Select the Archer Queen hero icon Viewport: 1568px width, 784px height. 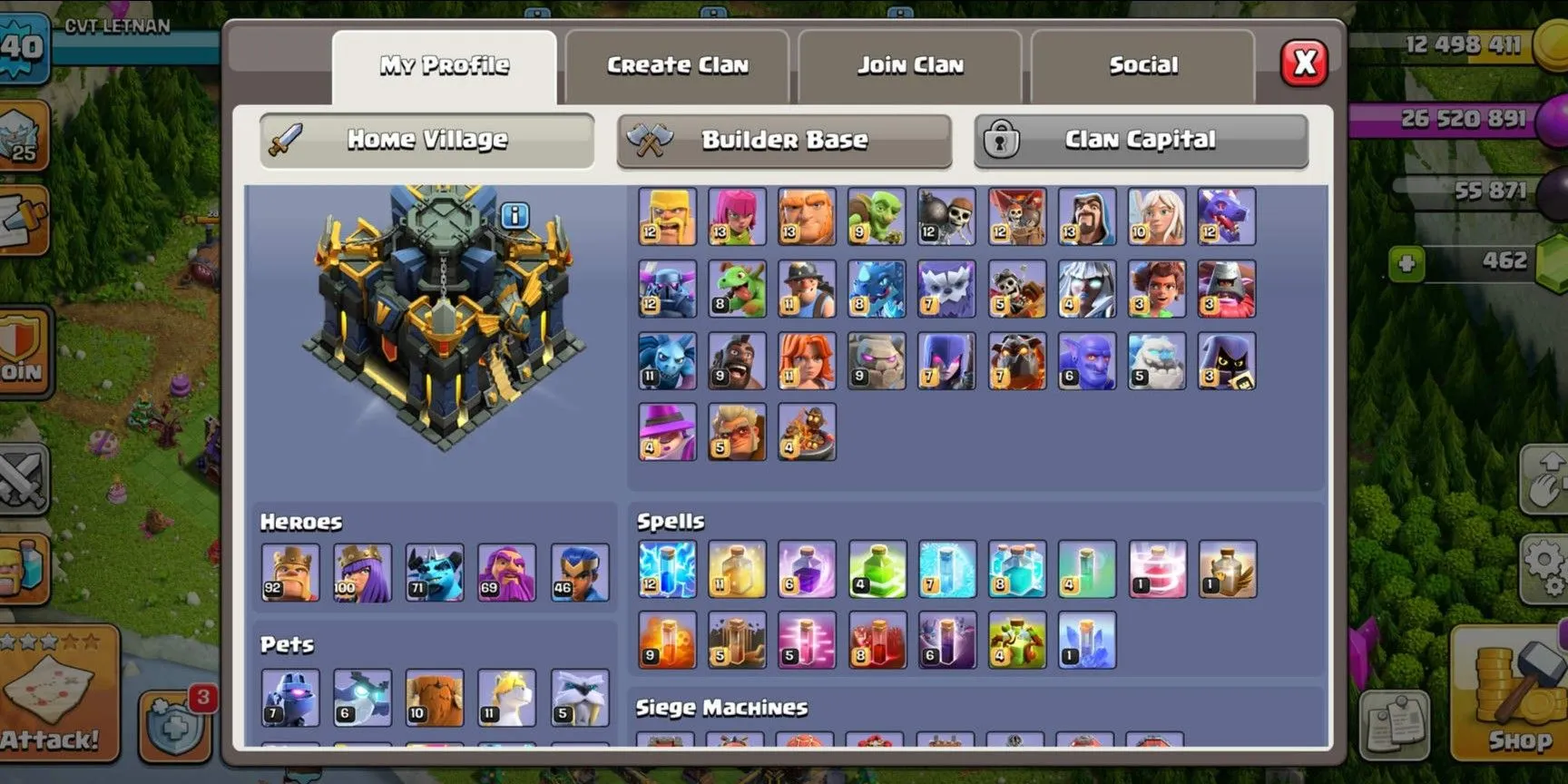[x=363, y=573]
